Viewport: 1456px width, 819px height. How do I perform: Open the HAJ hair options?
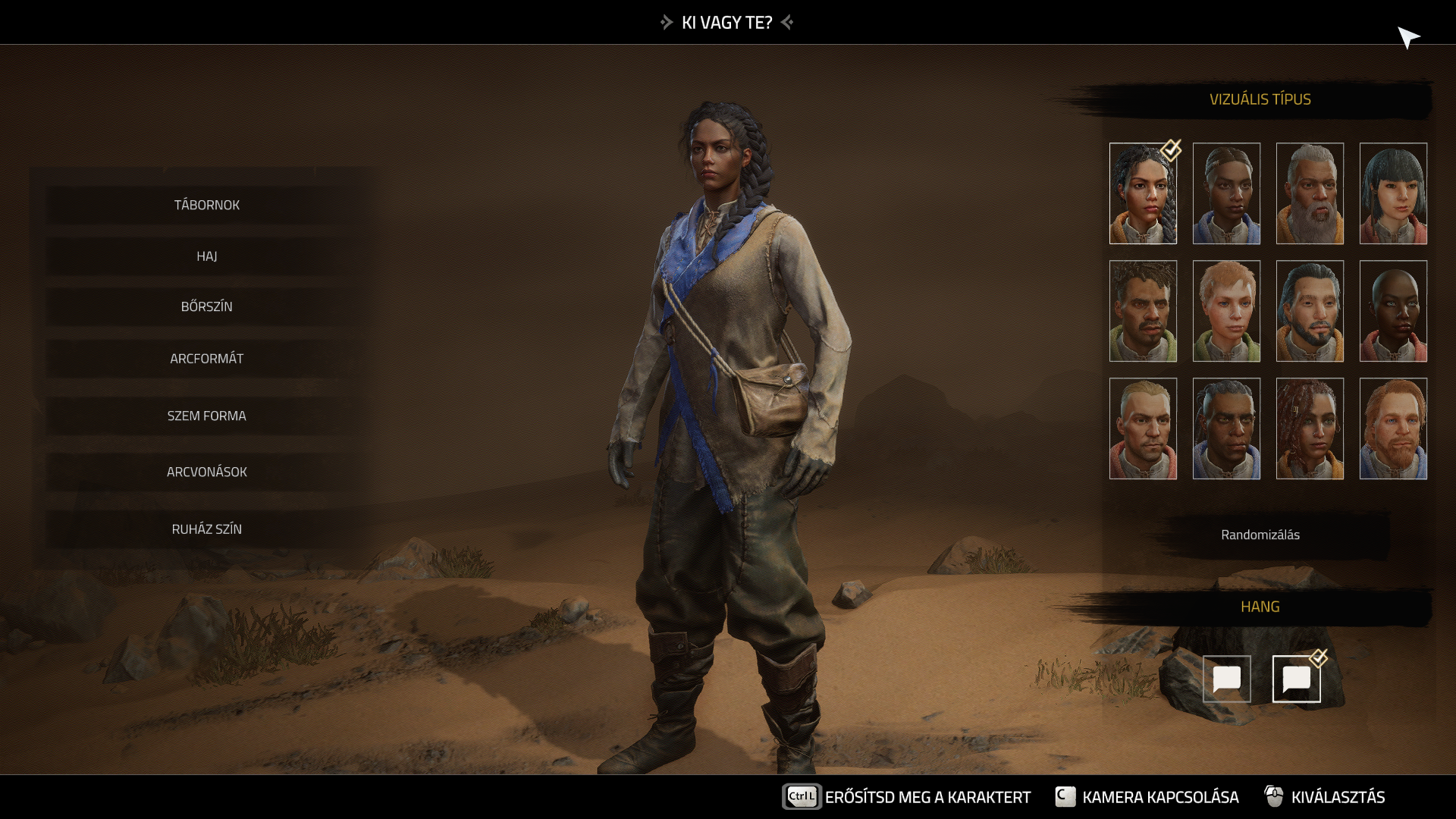coord(206,256)
